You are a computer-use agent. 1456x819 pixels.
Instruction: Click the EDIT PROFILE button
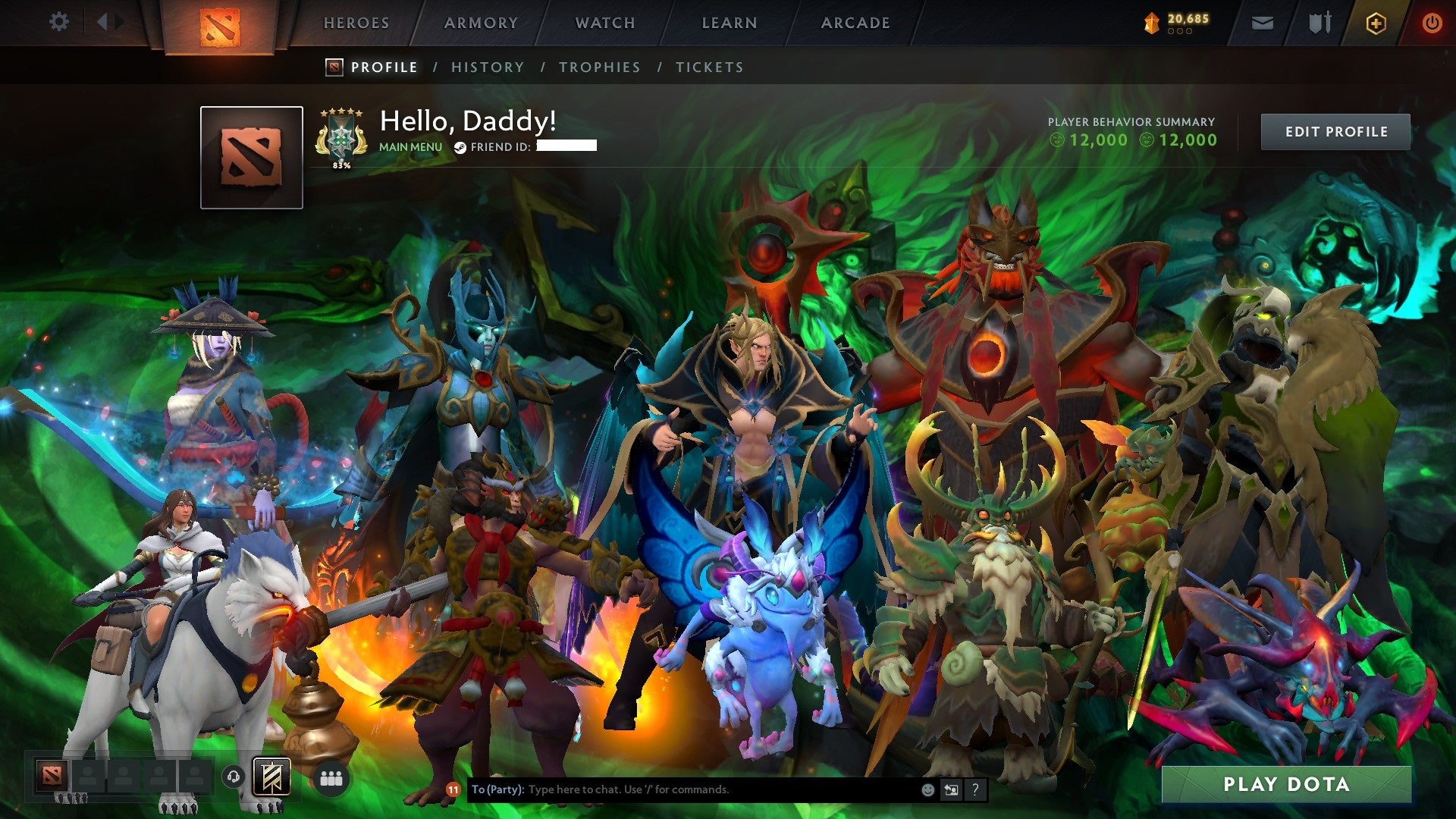click(x=1335, y=130)
